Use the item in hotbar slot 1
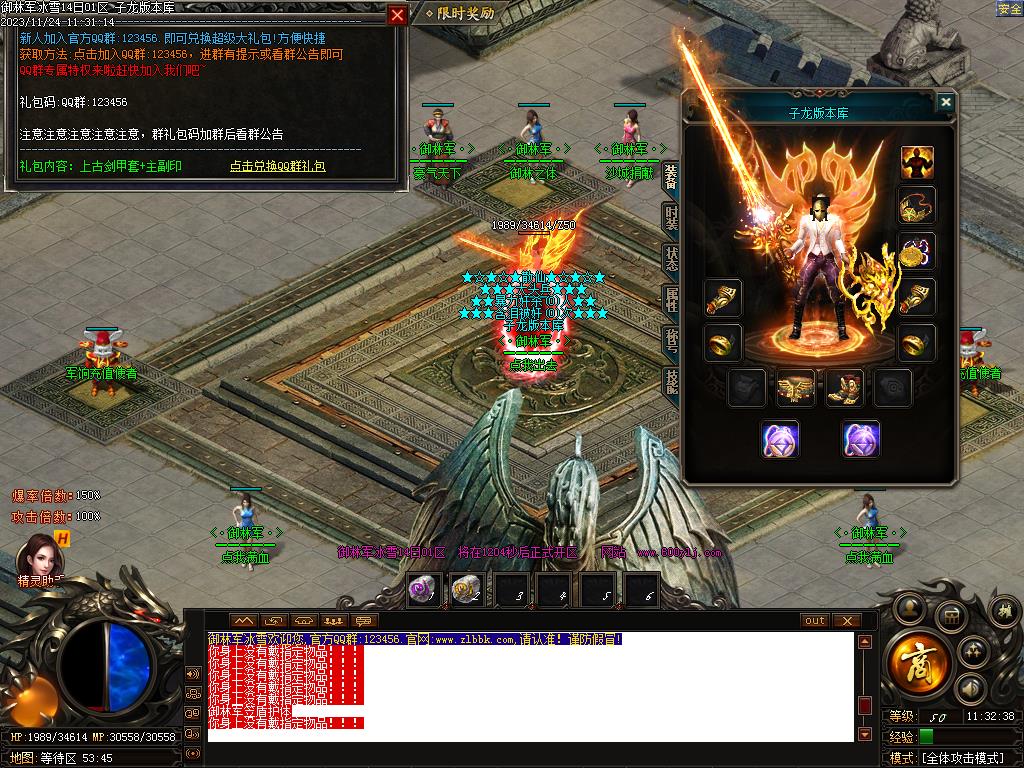Screen dimensions: 1024x768 tap(424, 590)
